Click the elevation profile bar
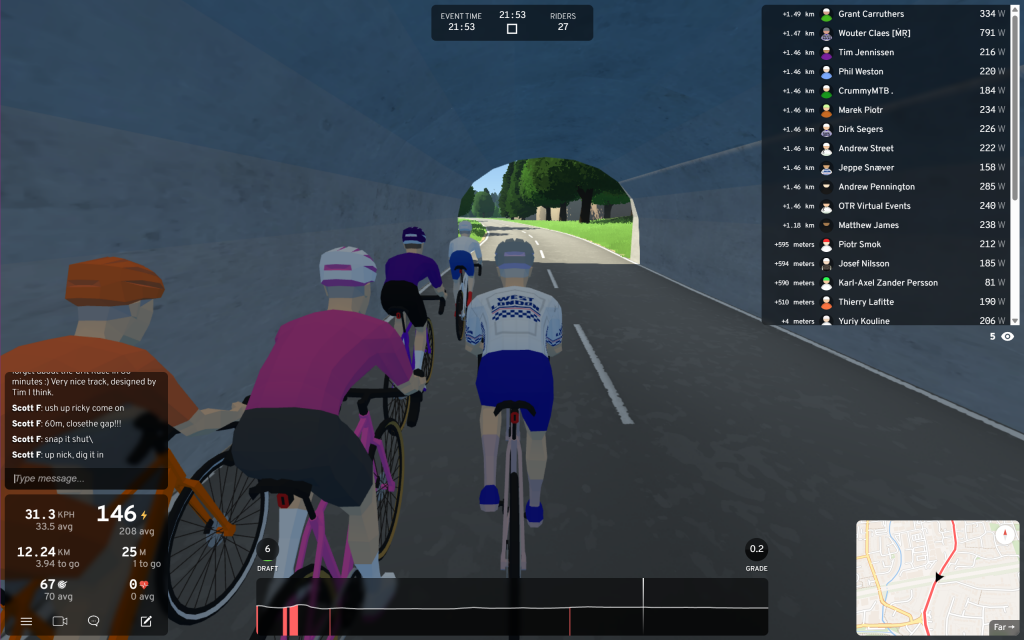Screen dimensions: 1024x640 512,608
